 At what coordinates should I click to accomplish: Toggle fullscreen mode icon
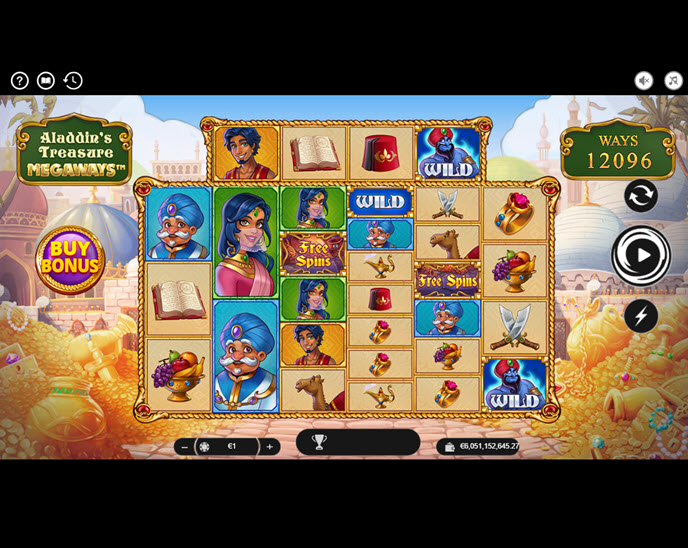(672, 81)
